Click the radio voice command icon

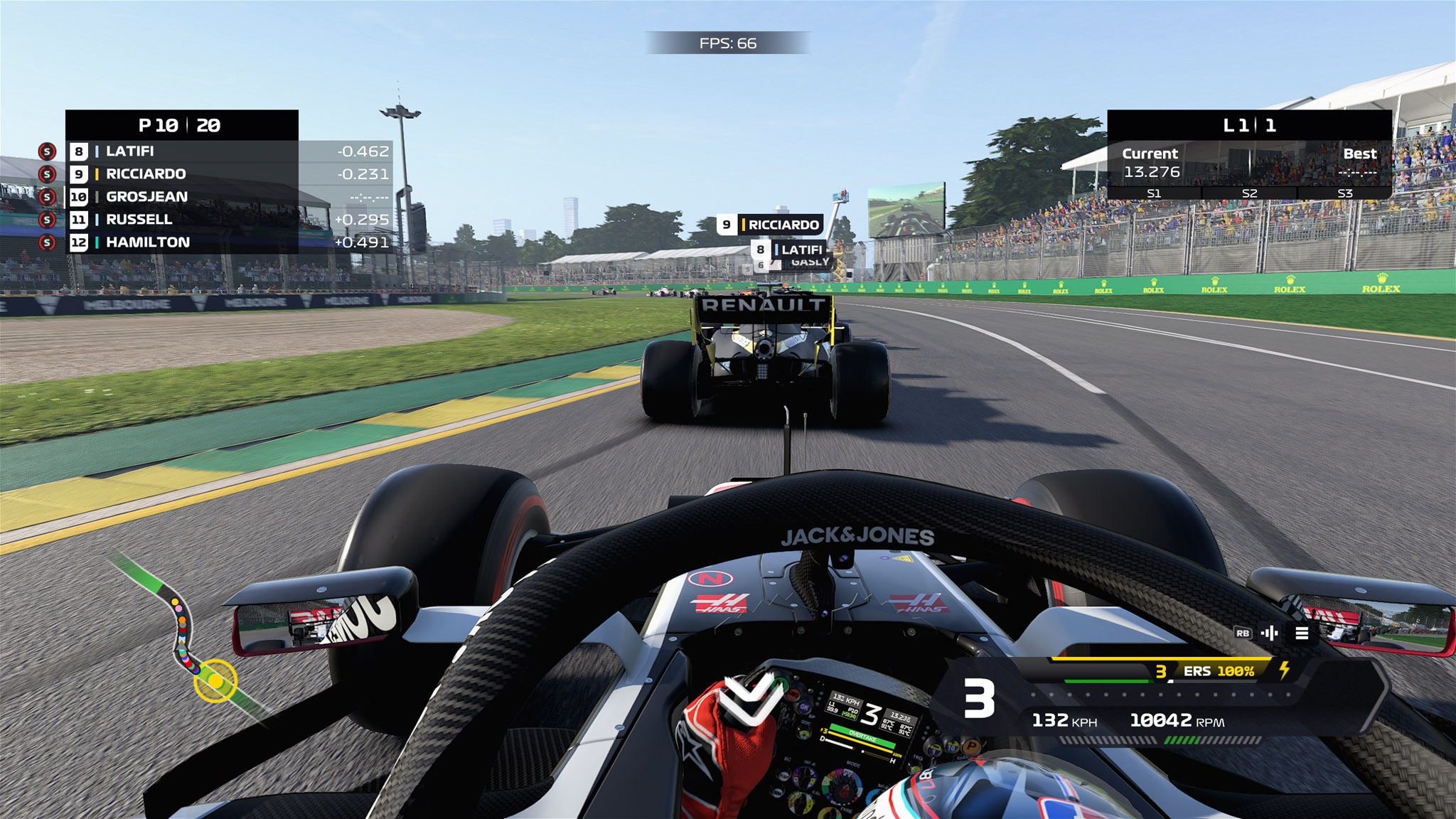point(1270,633)
